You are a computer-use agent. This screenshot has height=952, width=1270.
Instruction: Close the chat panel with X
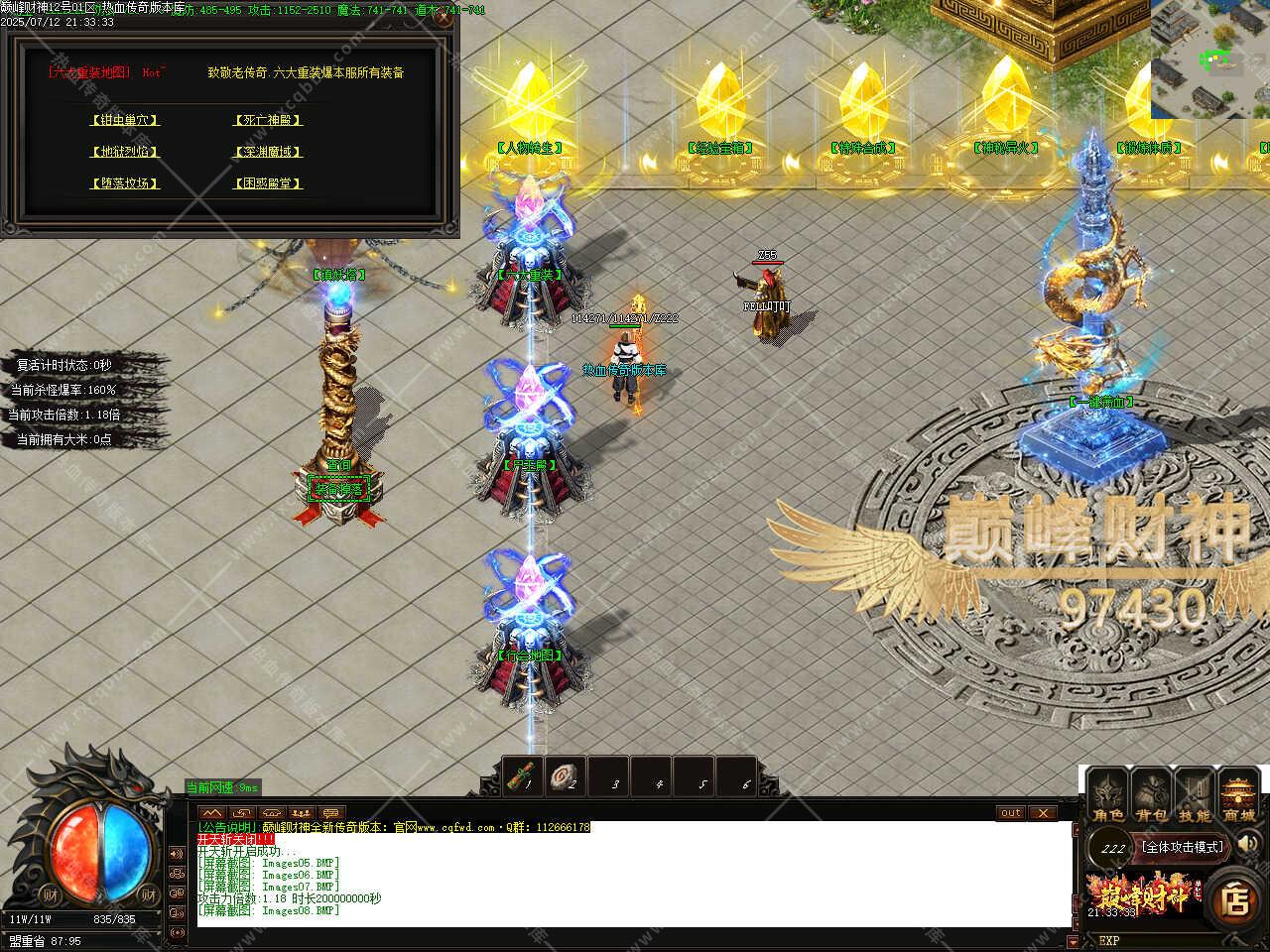(1042, 813)
